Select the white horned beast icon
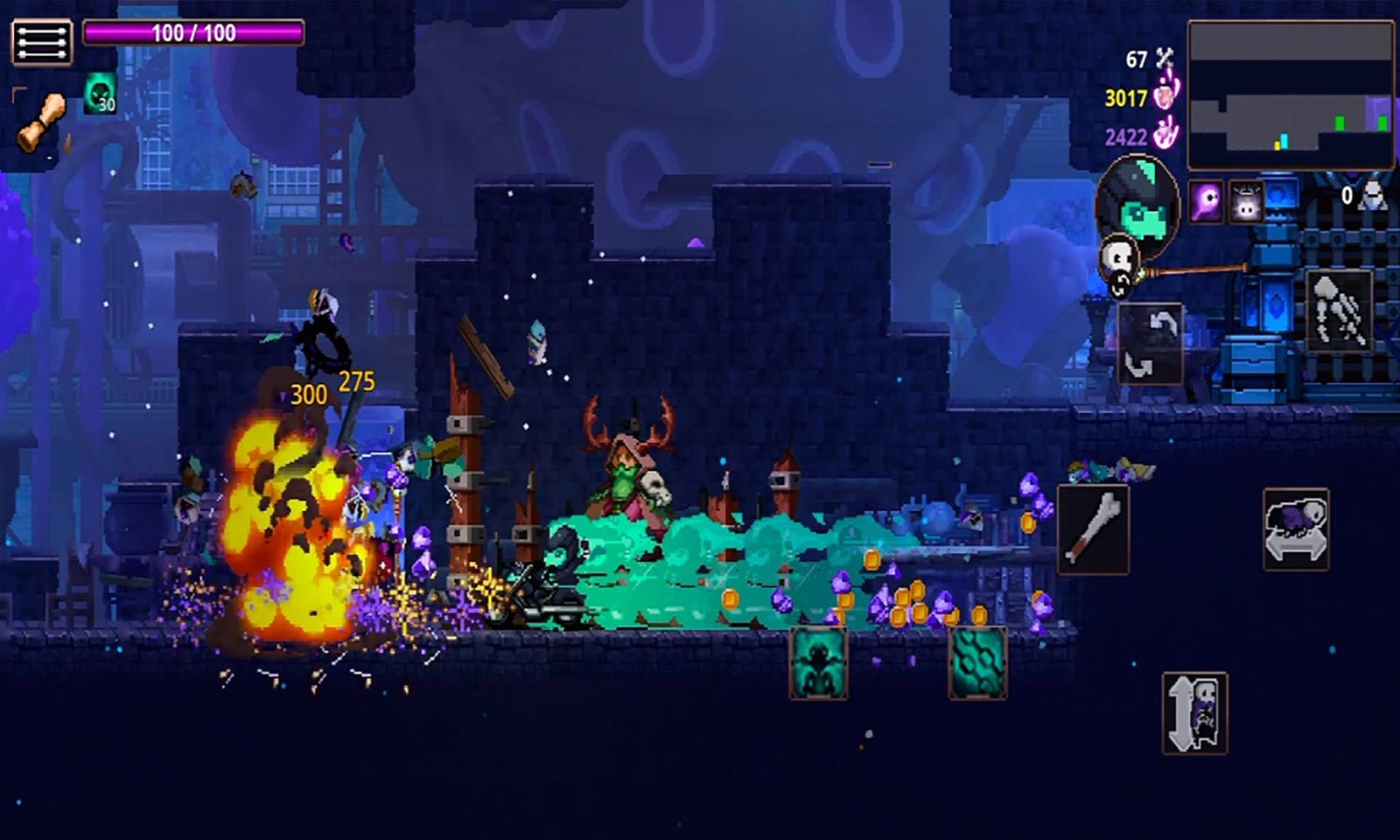Viewport: 1400px width, 840px height. click(x=1246, y=202)
